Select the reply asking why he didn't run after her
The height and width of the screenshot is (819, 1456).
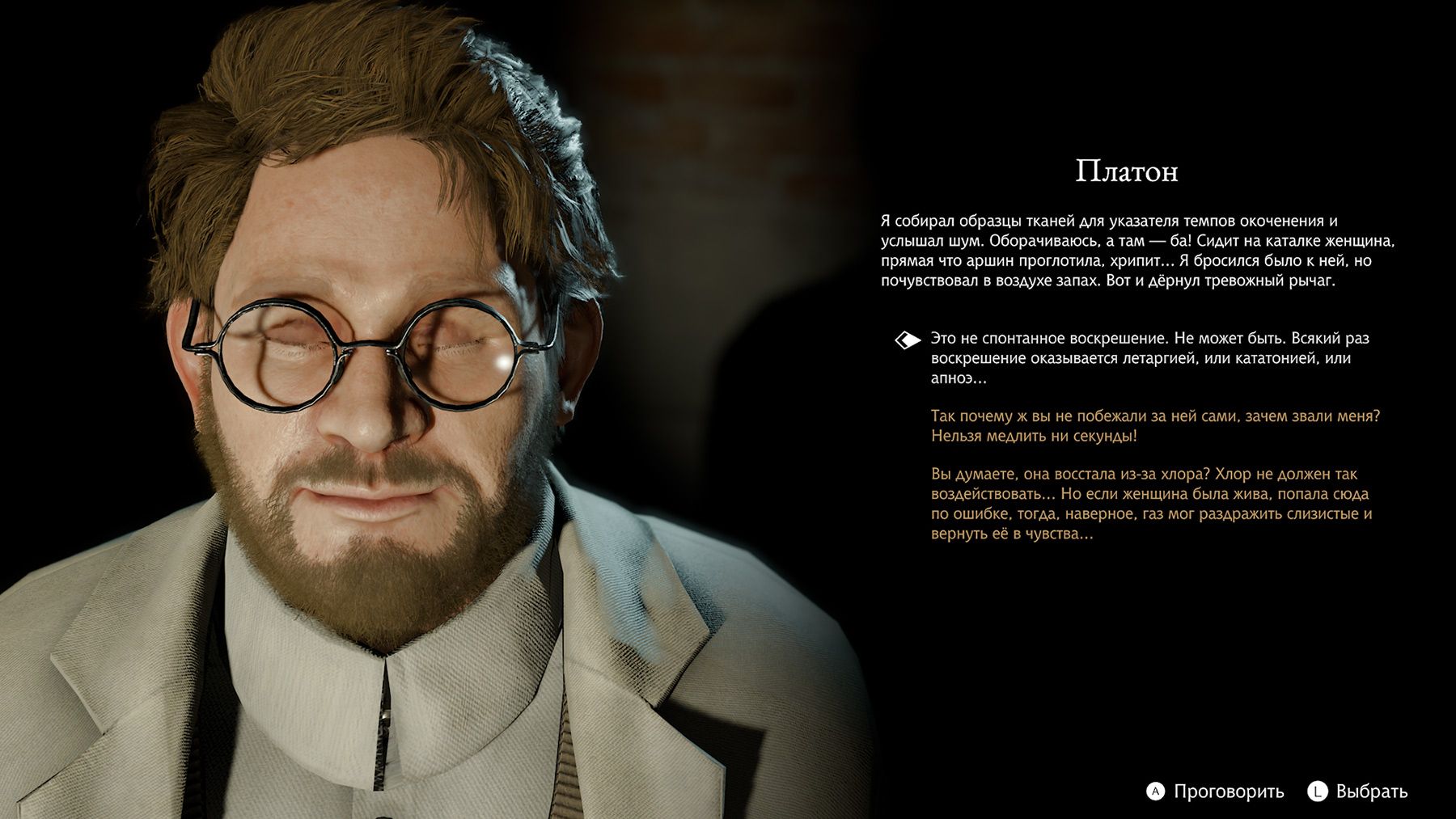point(1154,426)
